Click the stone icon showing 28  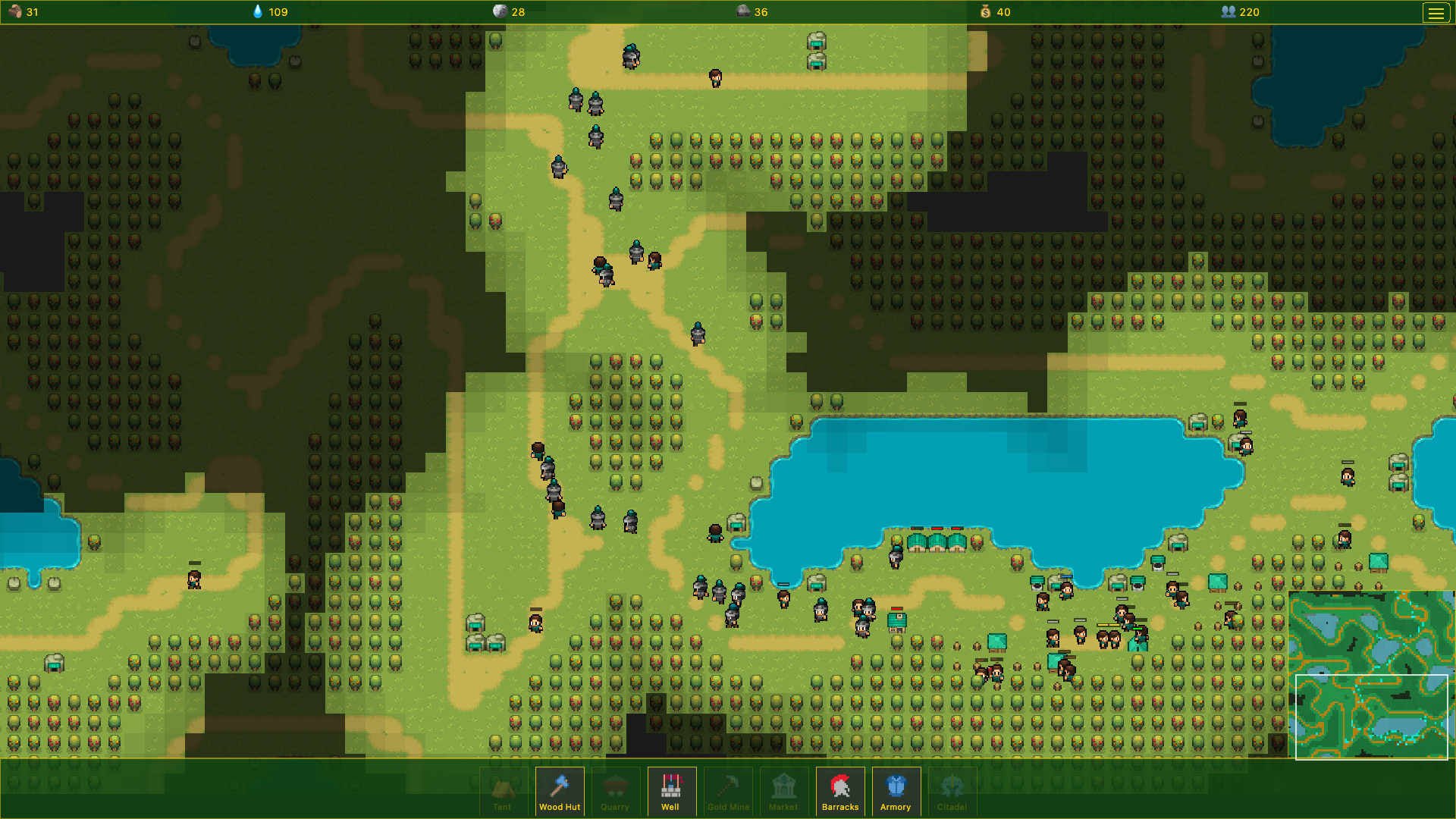click(500, 12)
